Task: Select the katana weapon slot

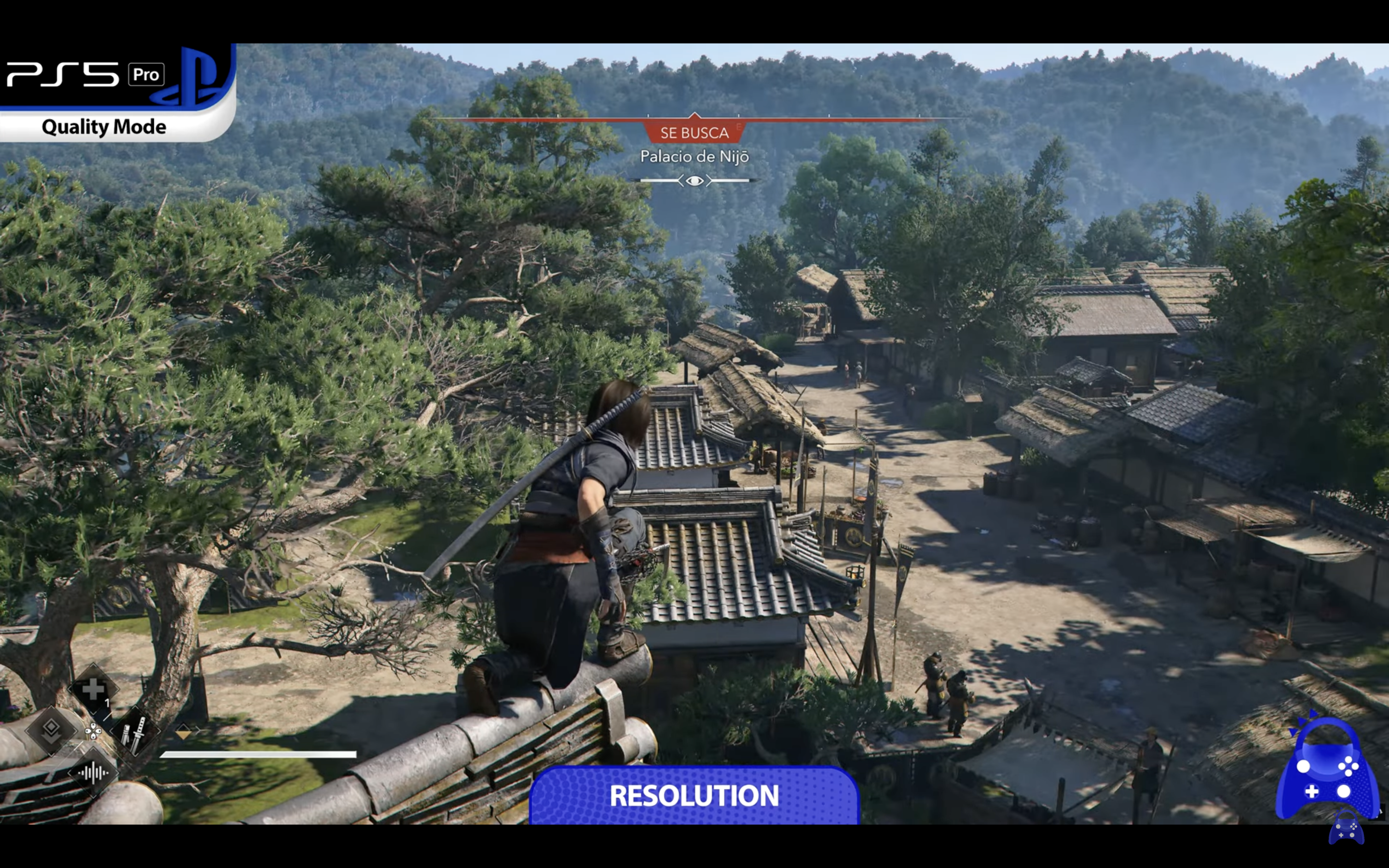Action: tap(136, 732)
